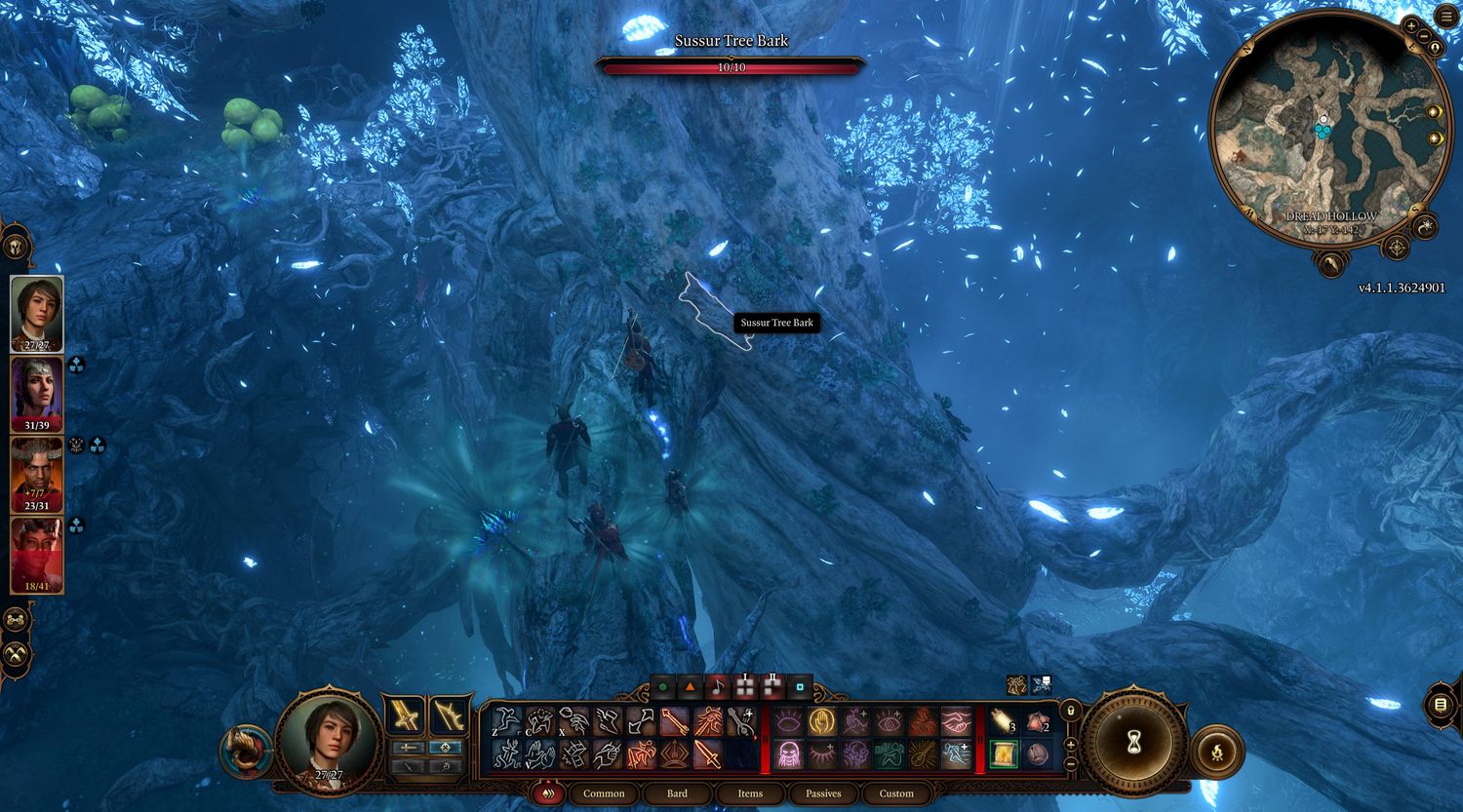The image size is (1463, 812).
Task: Select the ranged bow weapon slot
Action: pyautogui.click(x=449, y=716)
